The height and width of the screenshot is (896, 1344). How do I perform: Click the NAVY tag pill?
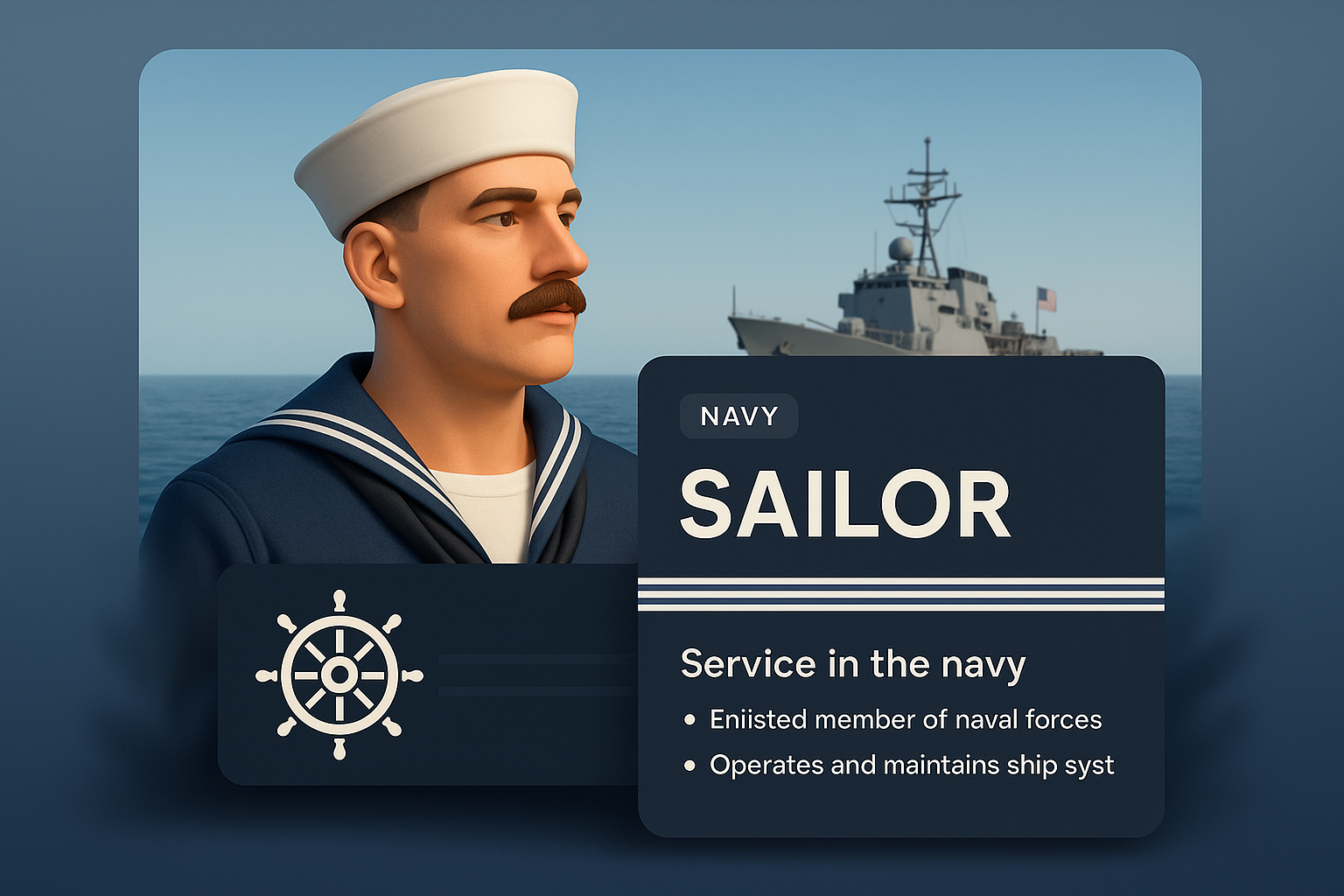pos(738,416)
